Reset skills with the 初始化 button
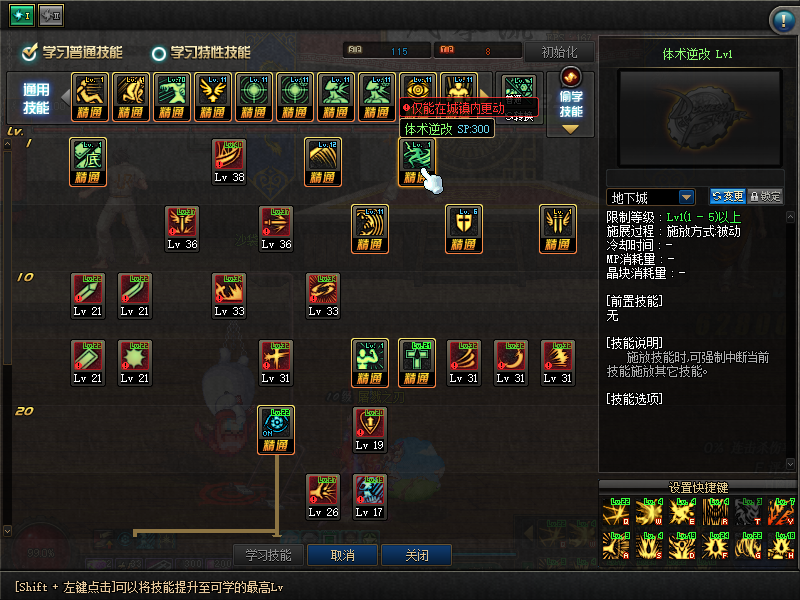The image size is (800, 600). (x=559, y=52)
